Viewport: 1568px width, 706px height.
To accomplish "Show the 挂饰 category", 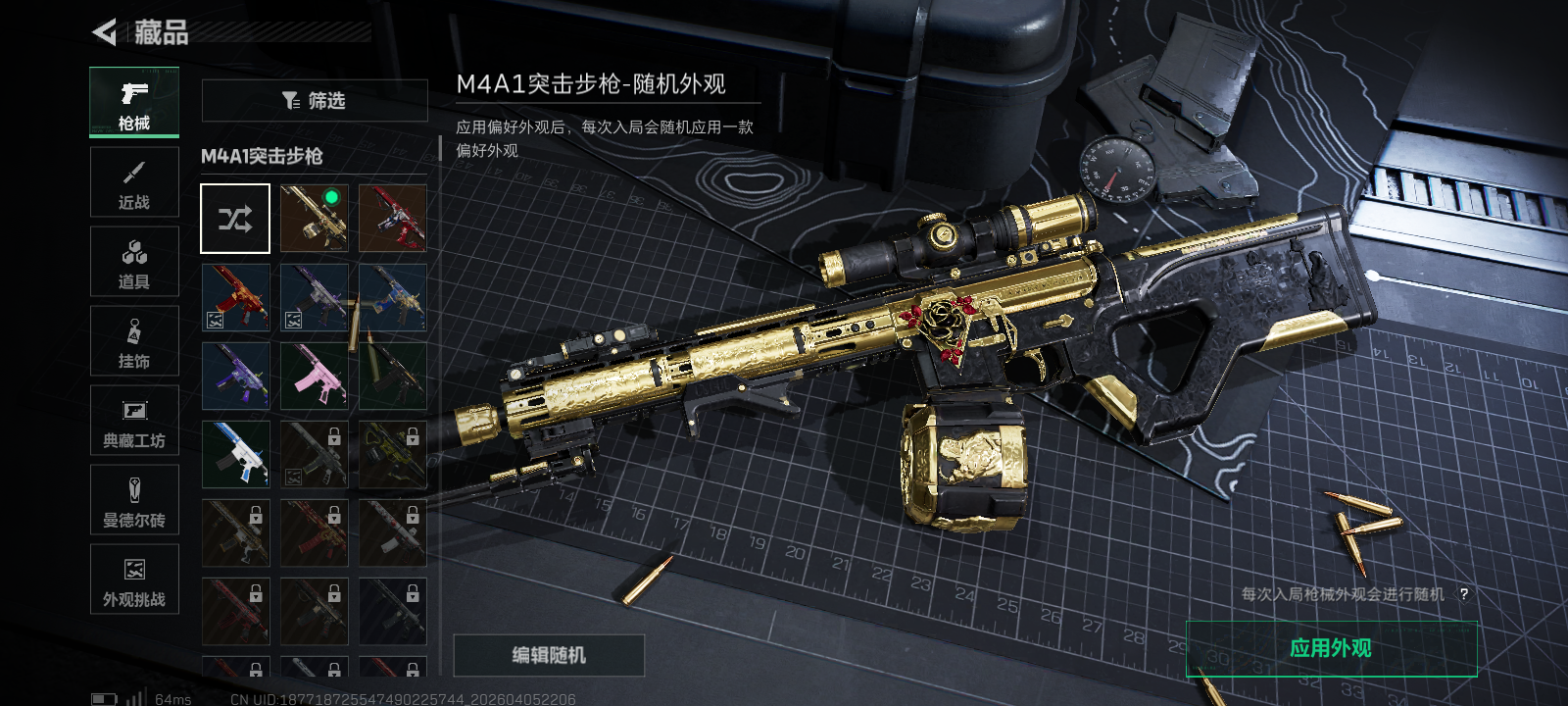I will (134, 341).
